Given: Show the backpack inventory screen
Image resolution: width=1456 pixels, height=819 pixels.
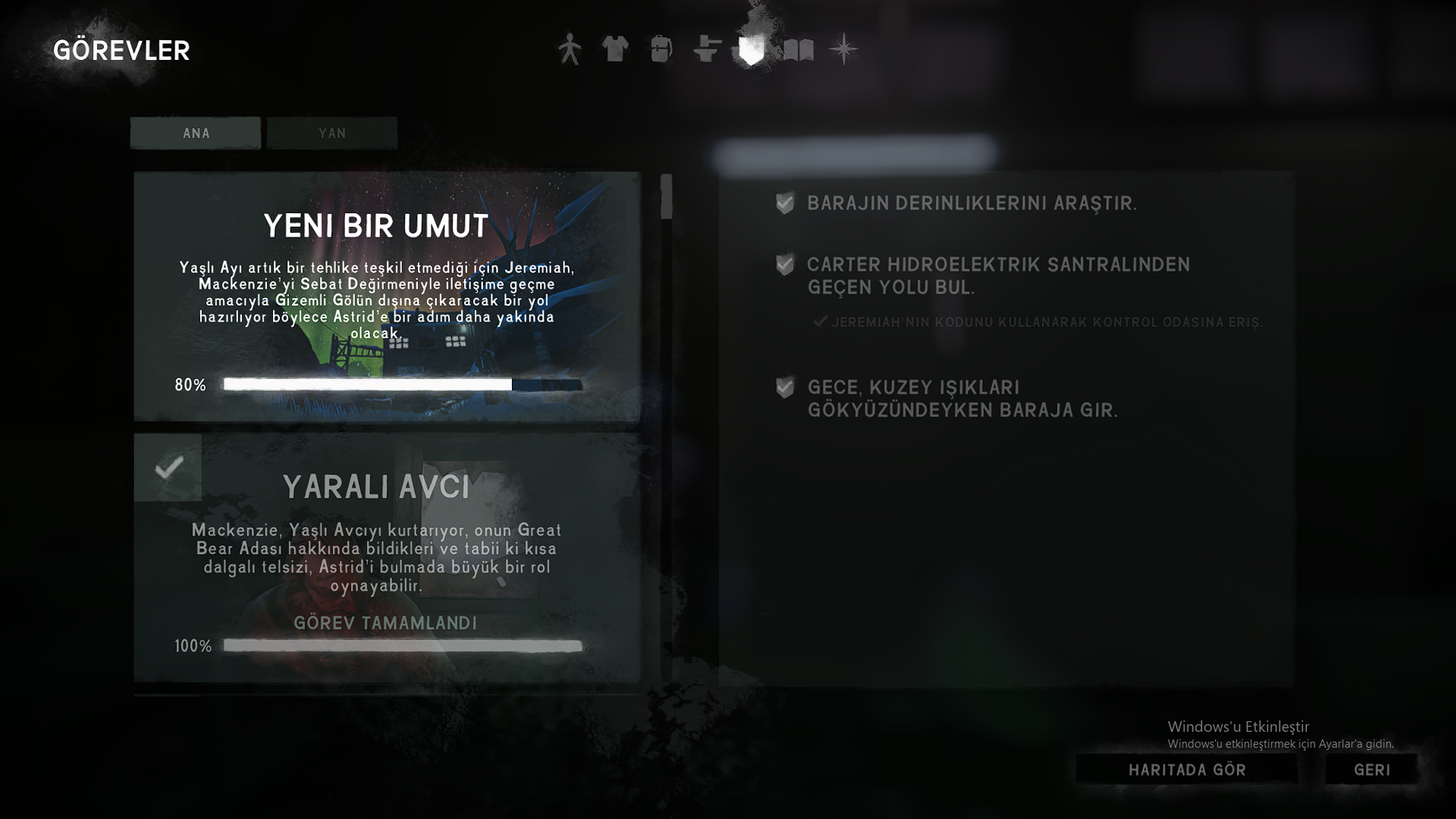Looking at the screenshot, I should click(x=661, y=49).
